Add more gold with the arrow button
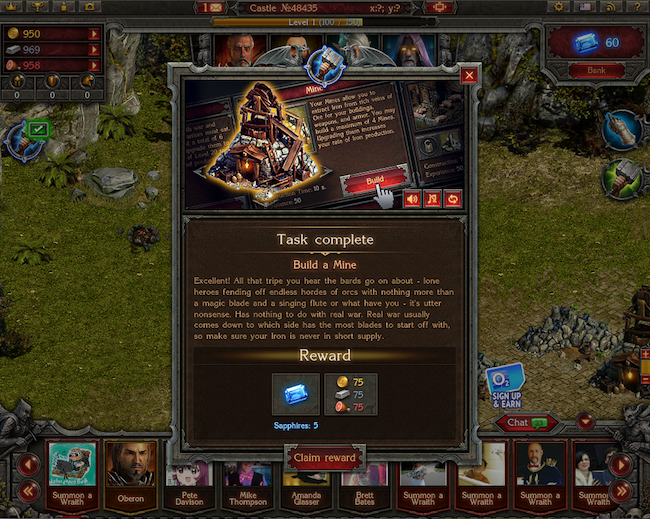 coord(94,34)
